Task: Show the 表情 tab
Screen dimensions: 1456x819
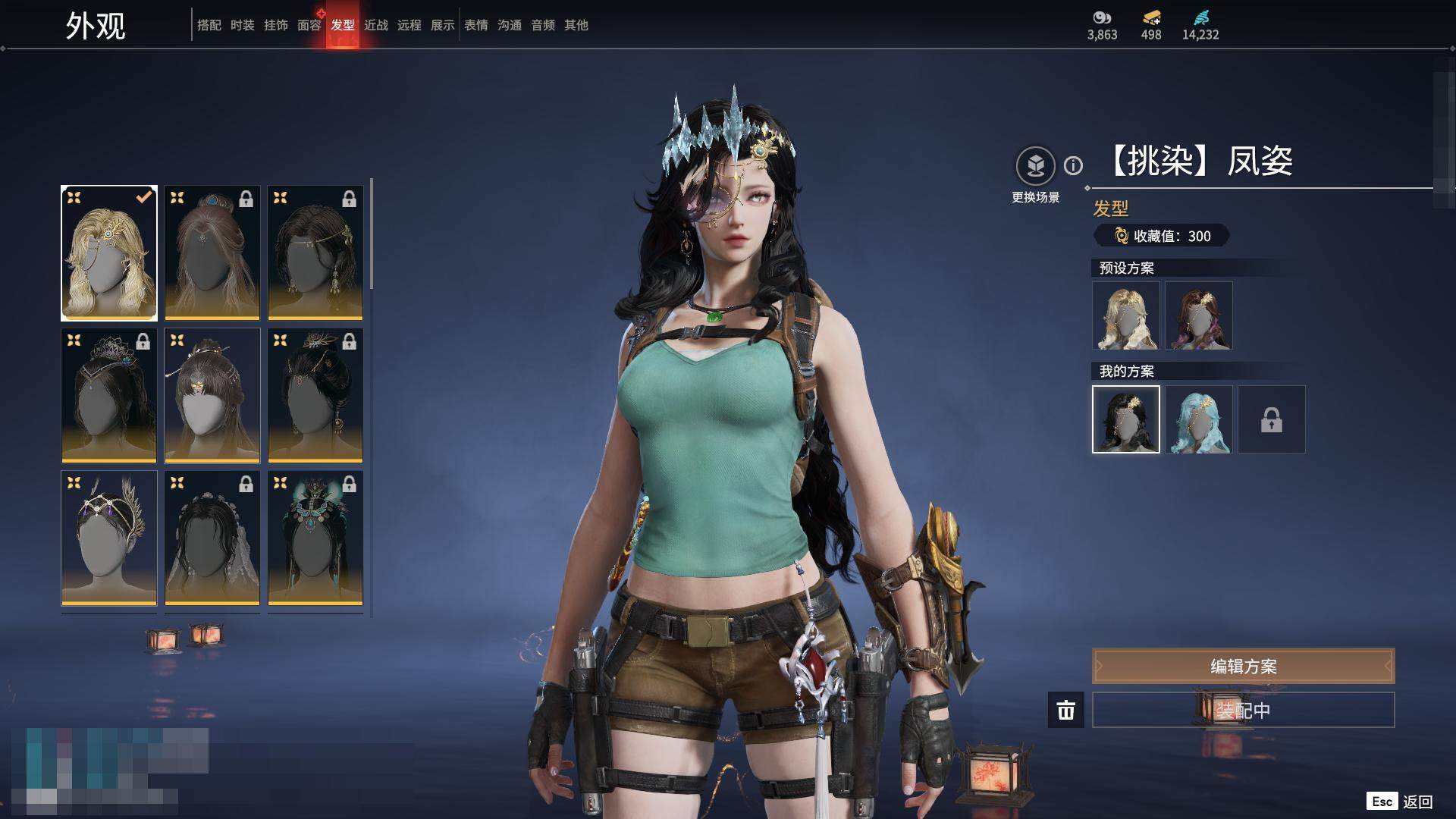Action: pos(476,25)
